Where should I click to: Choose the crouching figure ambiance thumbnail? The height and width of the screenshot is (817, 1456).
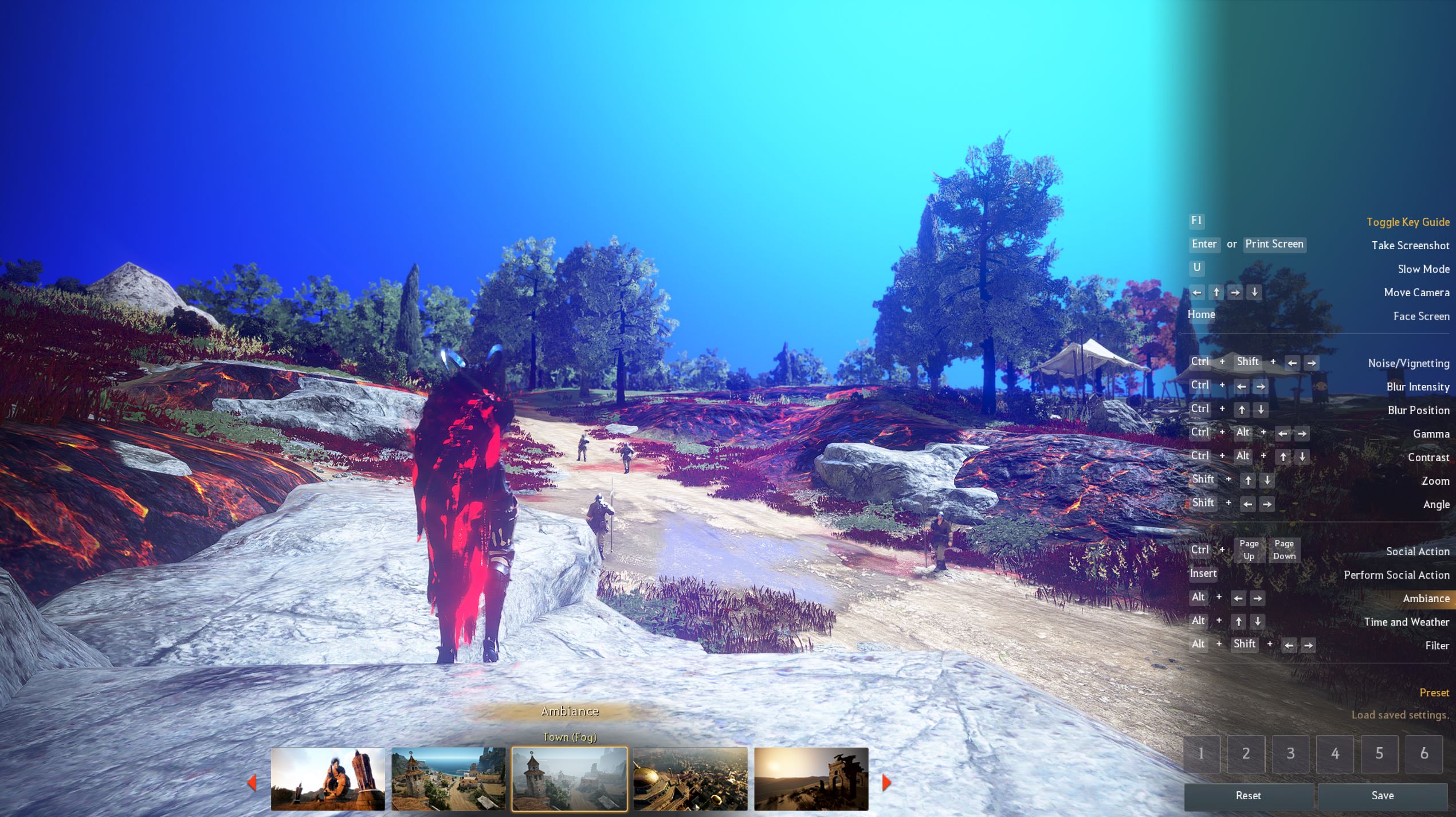[328, 779]
